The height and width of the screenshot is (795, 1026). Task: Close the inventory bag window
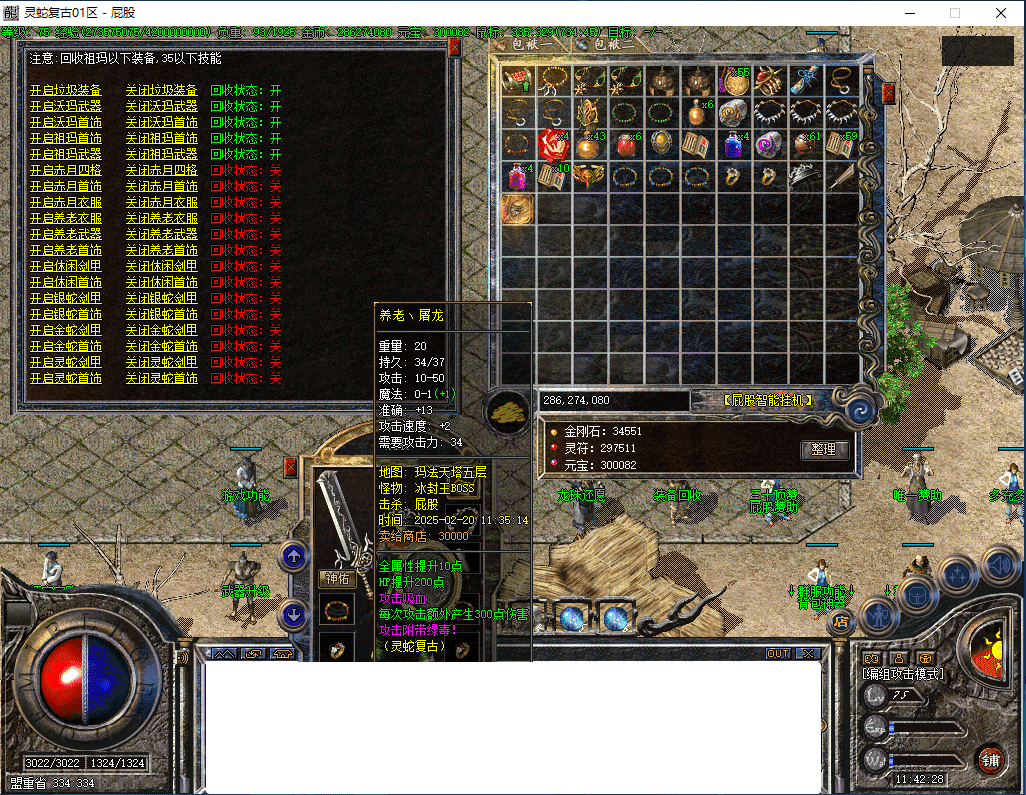tap(888, 94)
